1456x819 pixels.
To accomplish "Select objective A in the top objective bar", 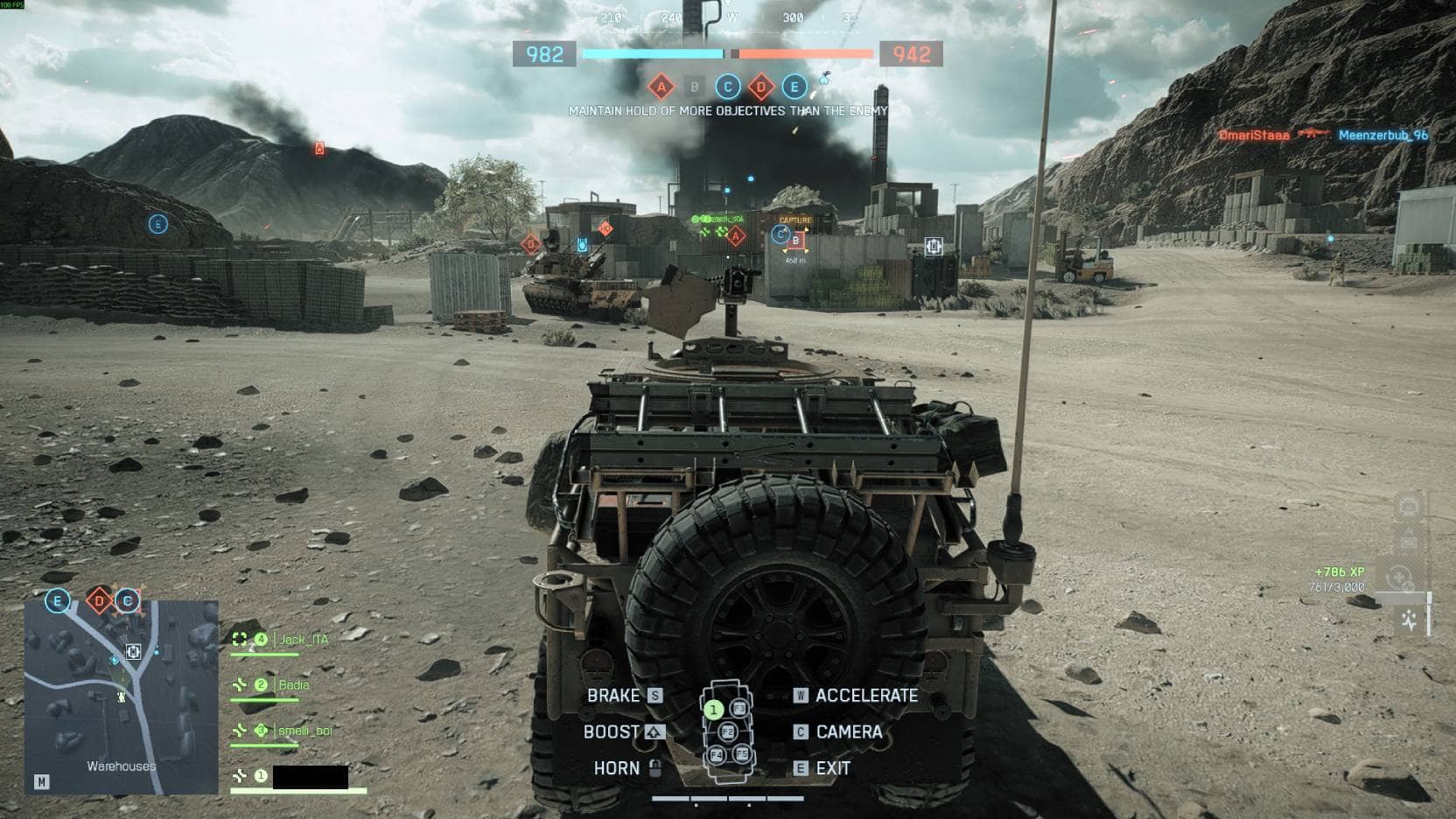I will point(661,87).
